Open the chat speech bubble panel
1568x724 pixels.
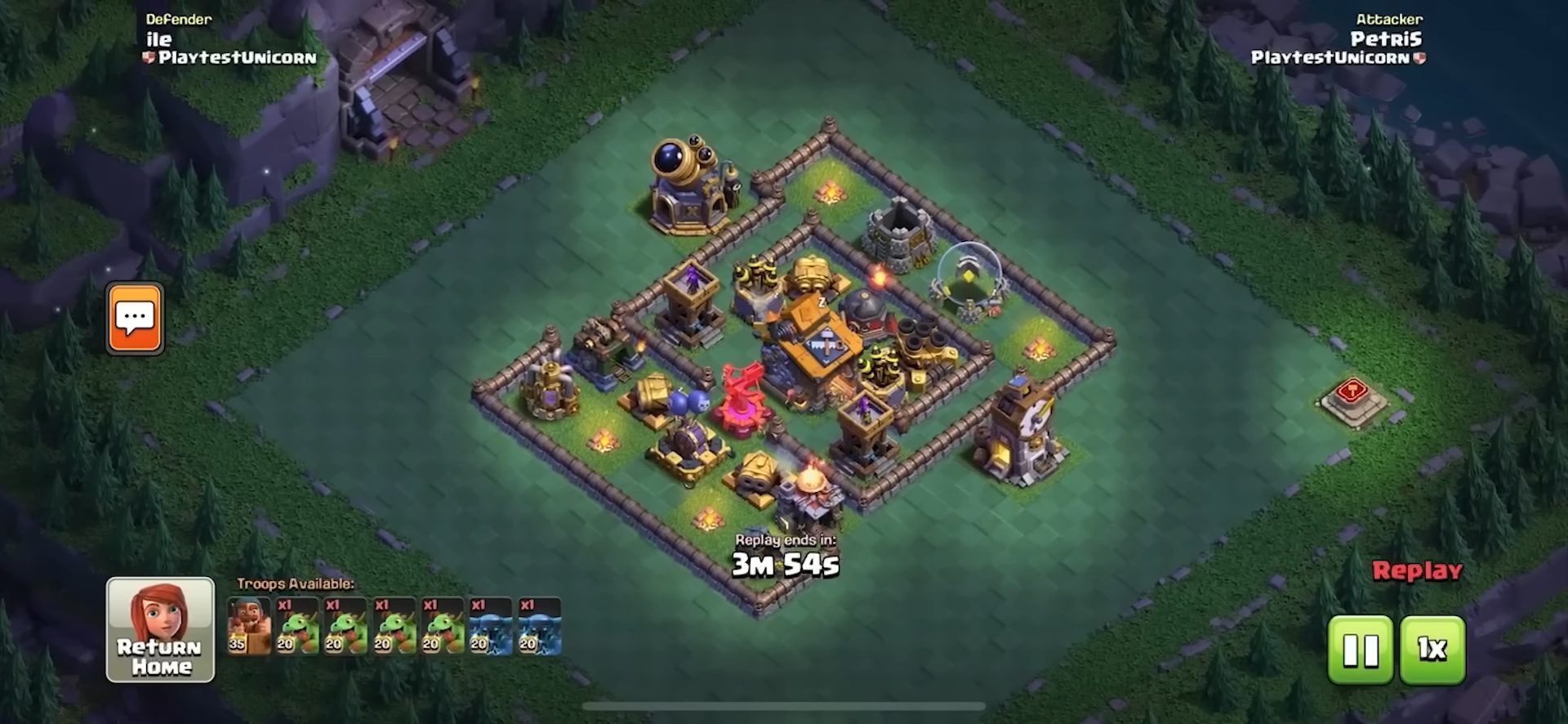click(x=135, y=317)
